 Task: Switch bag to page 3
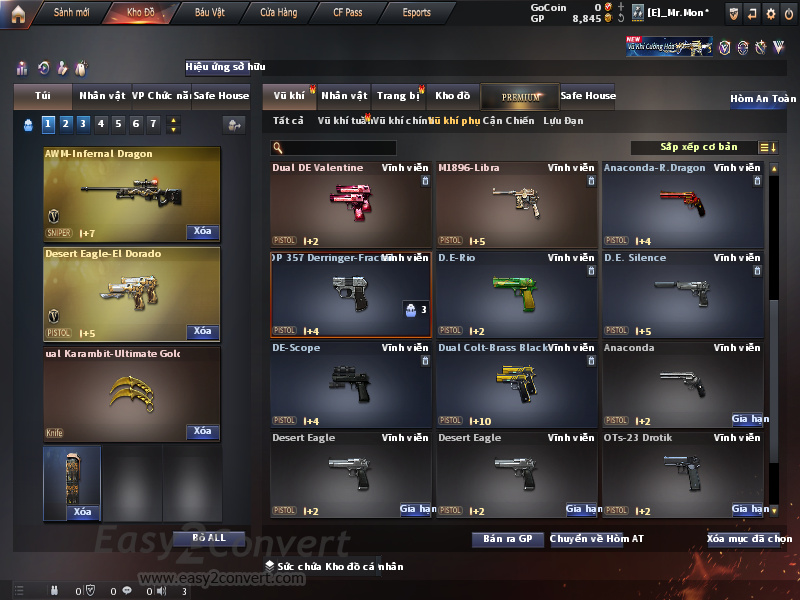[82, 124]
